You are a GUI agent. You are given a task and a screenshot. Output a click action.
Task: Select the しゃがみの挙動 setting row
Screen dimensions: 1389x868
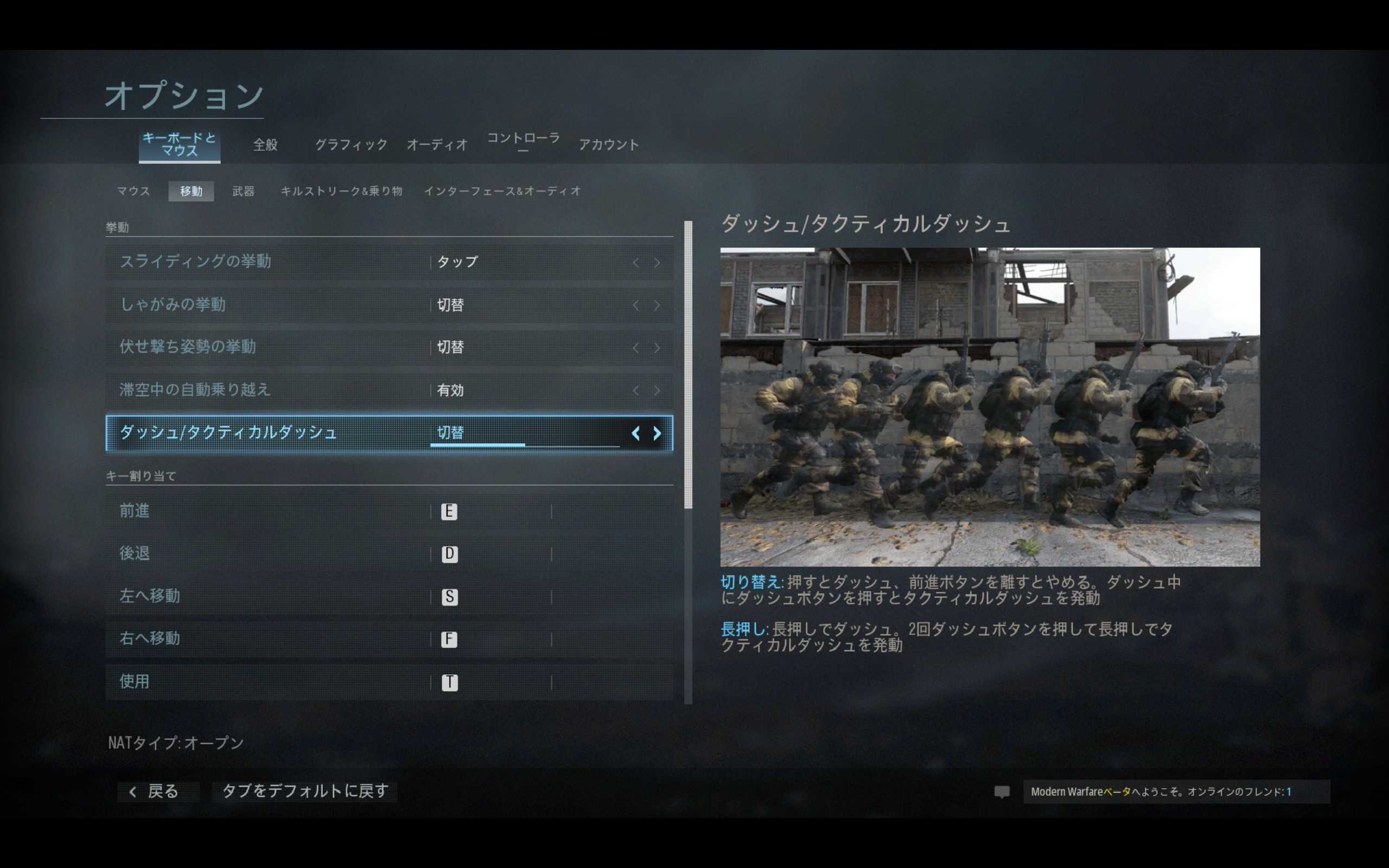click(x=389, y=305)
